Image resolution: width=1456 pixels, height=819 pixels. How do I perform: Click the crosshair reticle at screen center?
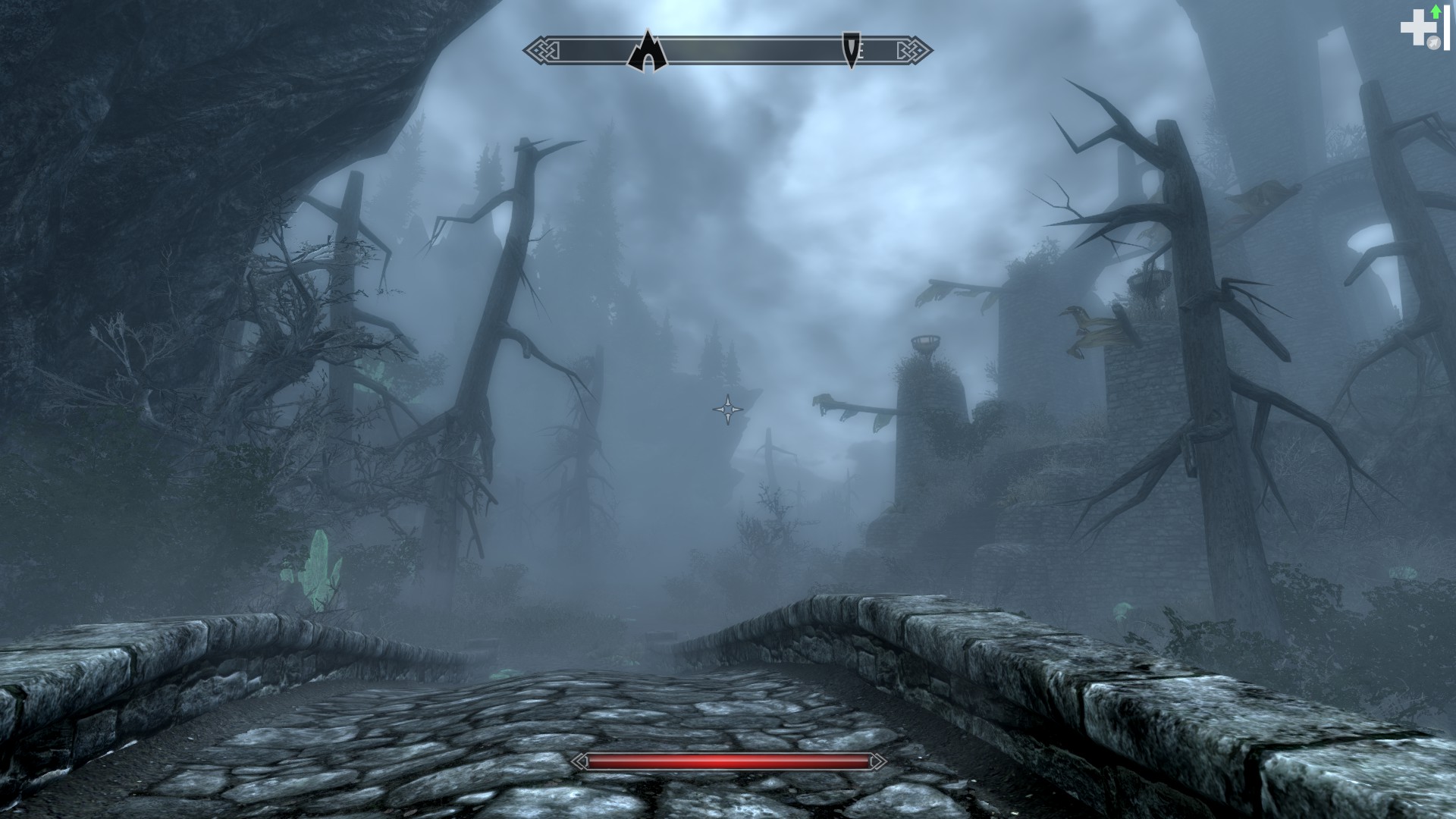[728, 409]
